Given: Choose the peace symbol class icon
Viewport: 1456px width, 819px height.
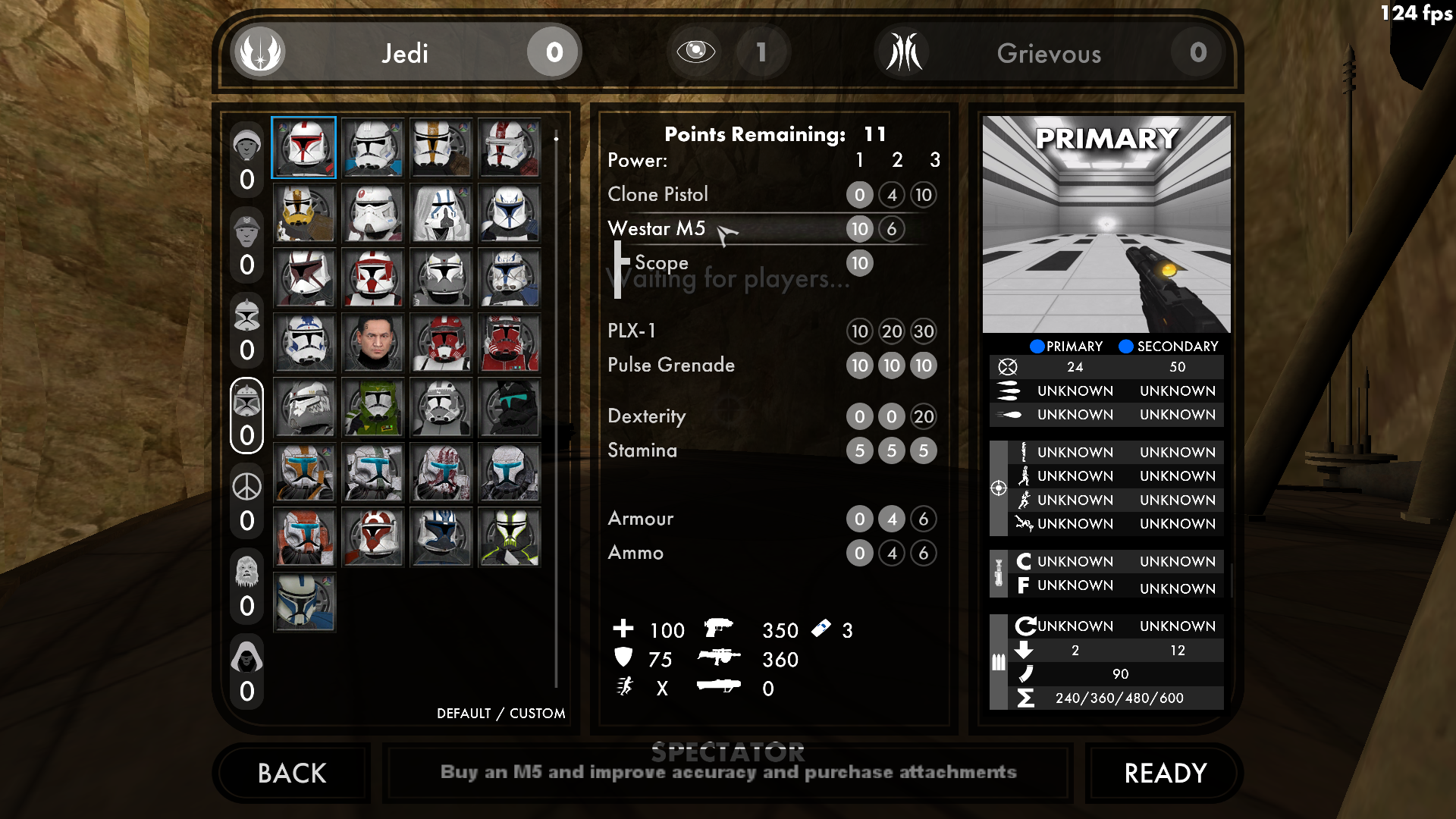Looking at the screenshot, I should point(246,487).
